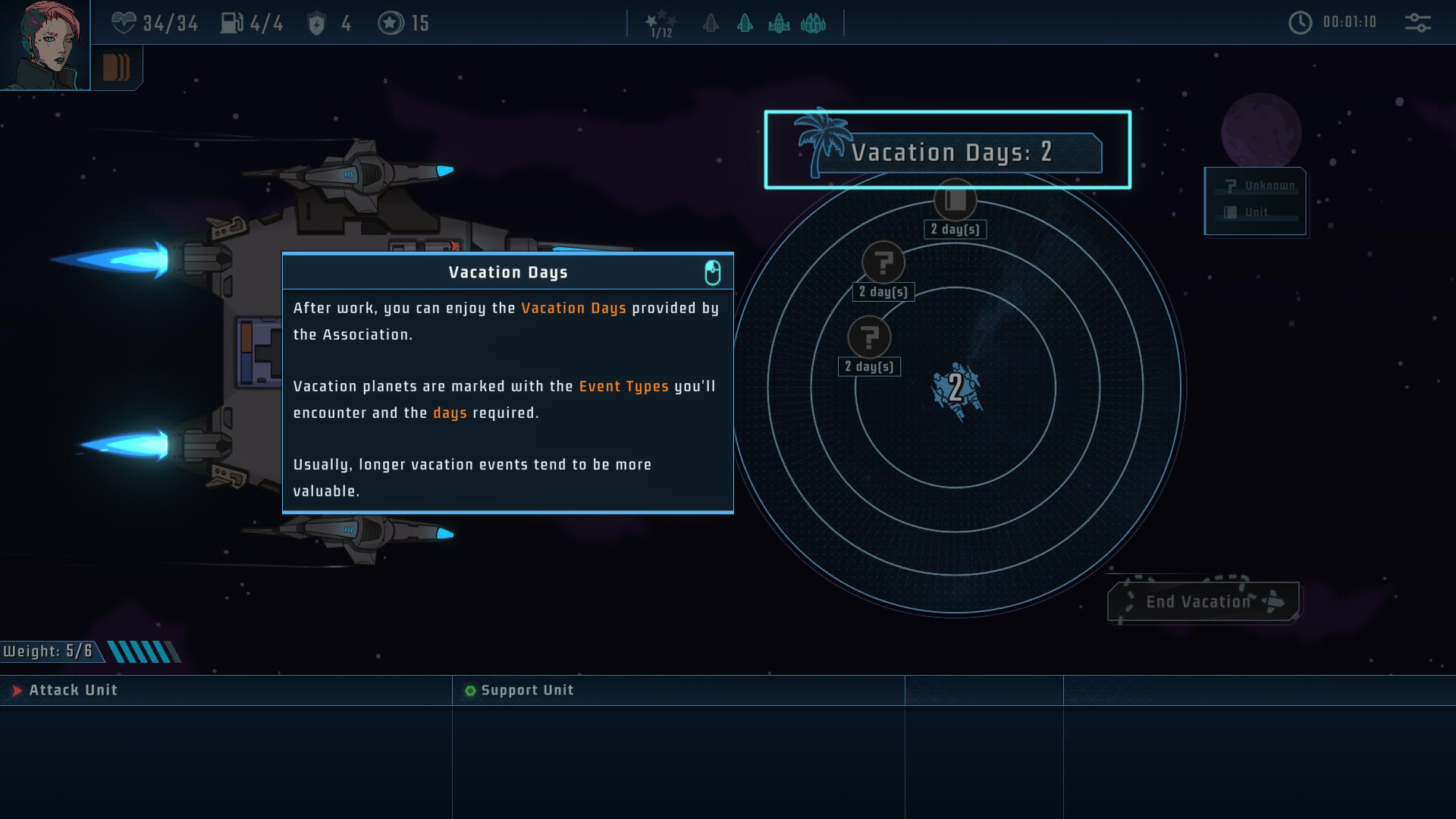Click the star rank progress icon
Screen dimensions: 1456x819
(661, 24)
